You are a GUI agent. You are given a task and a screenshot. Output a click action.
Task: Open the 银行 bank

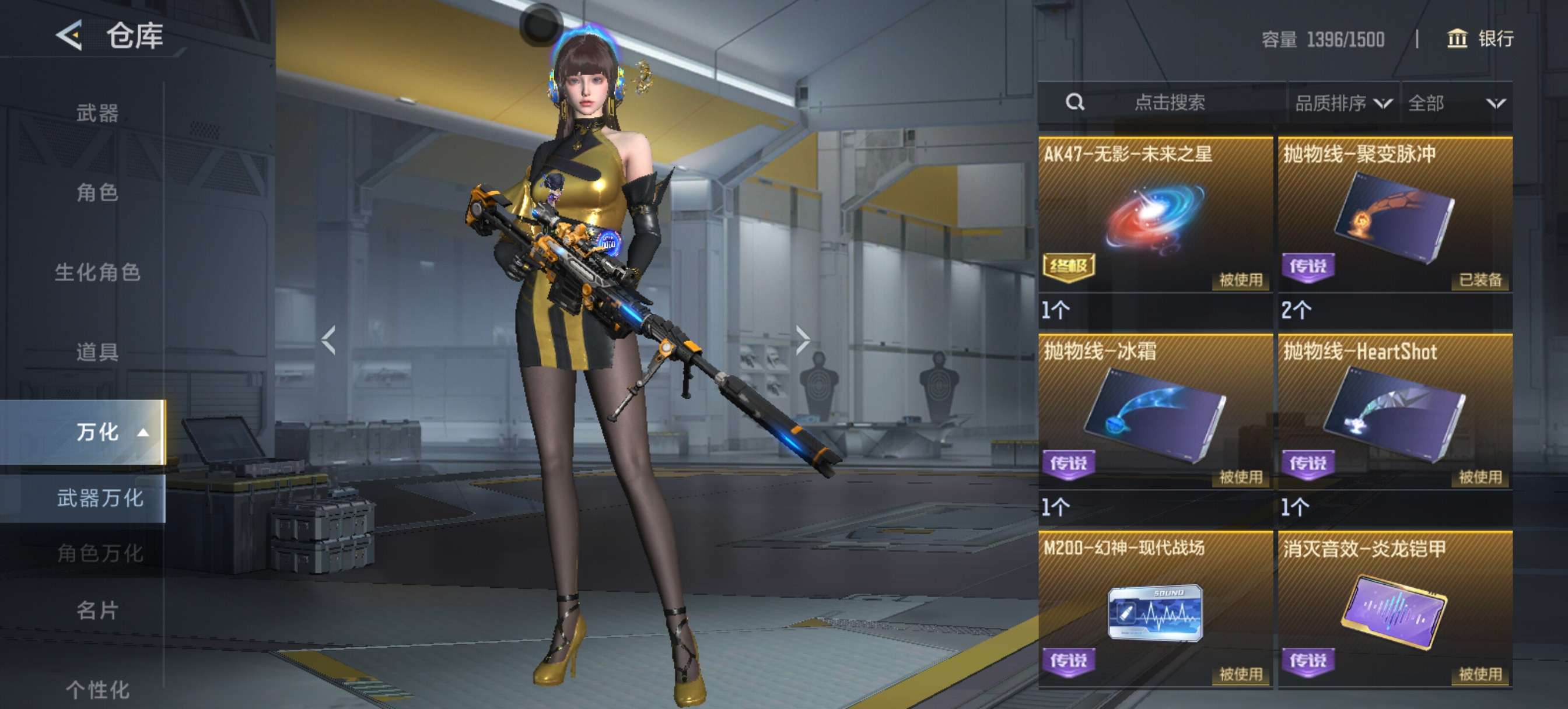pyautogui.click(x=1480, y=39)
